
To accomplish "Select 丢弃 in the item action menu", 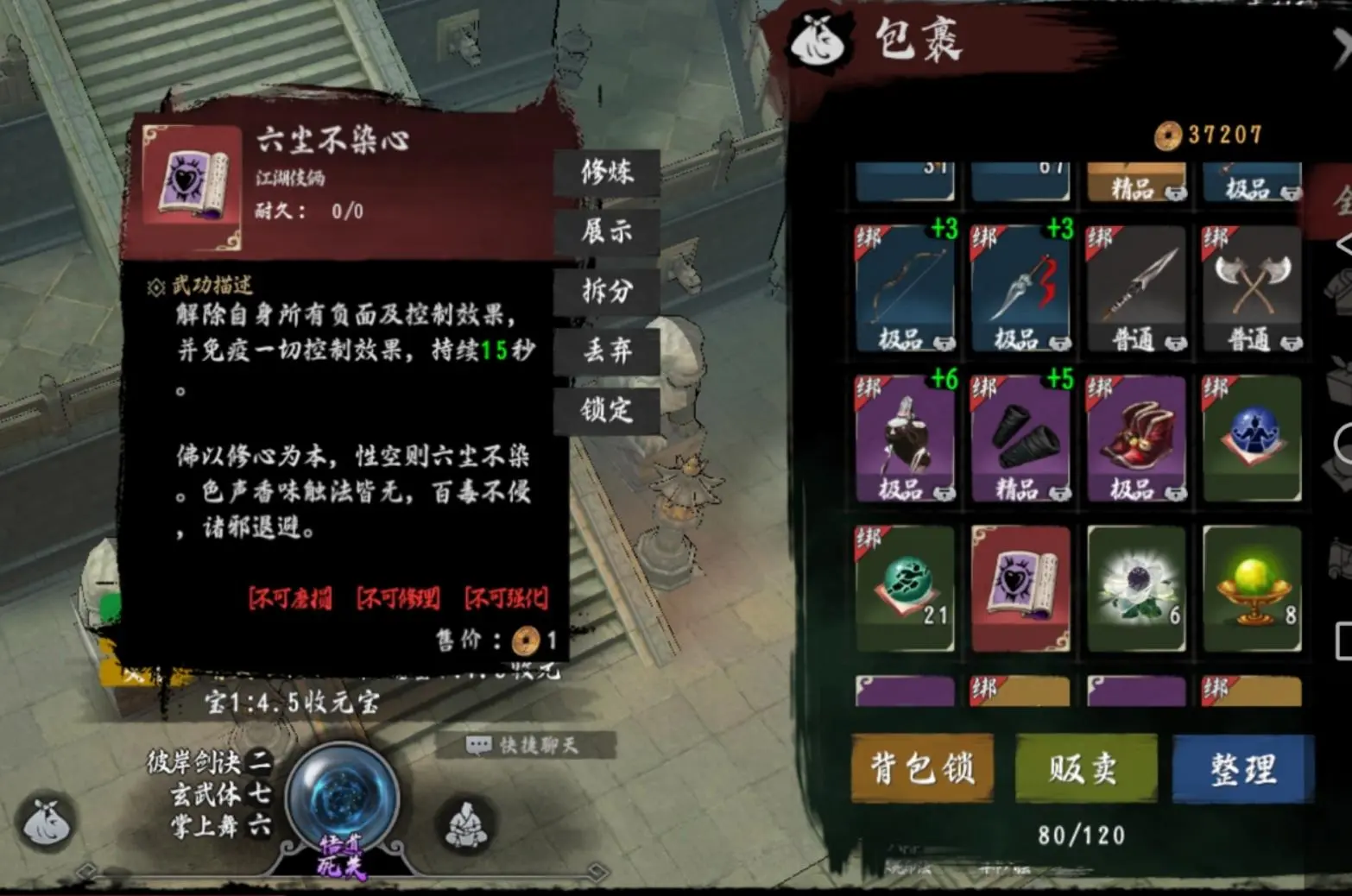I will [x=608, y=350].
